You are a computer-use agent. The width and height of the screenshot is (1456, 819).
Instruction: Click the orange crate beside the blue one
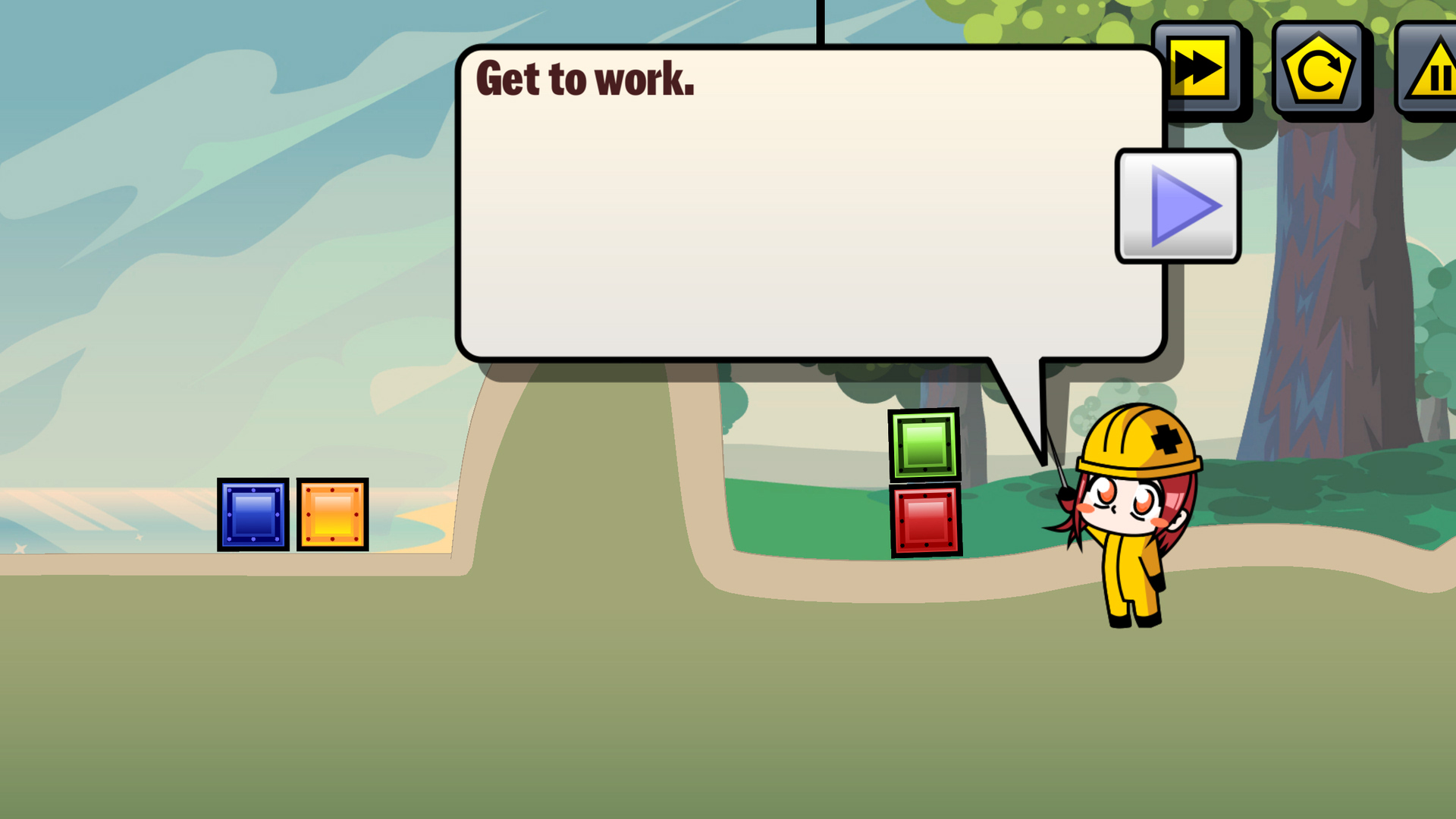[x=331, y=513]
